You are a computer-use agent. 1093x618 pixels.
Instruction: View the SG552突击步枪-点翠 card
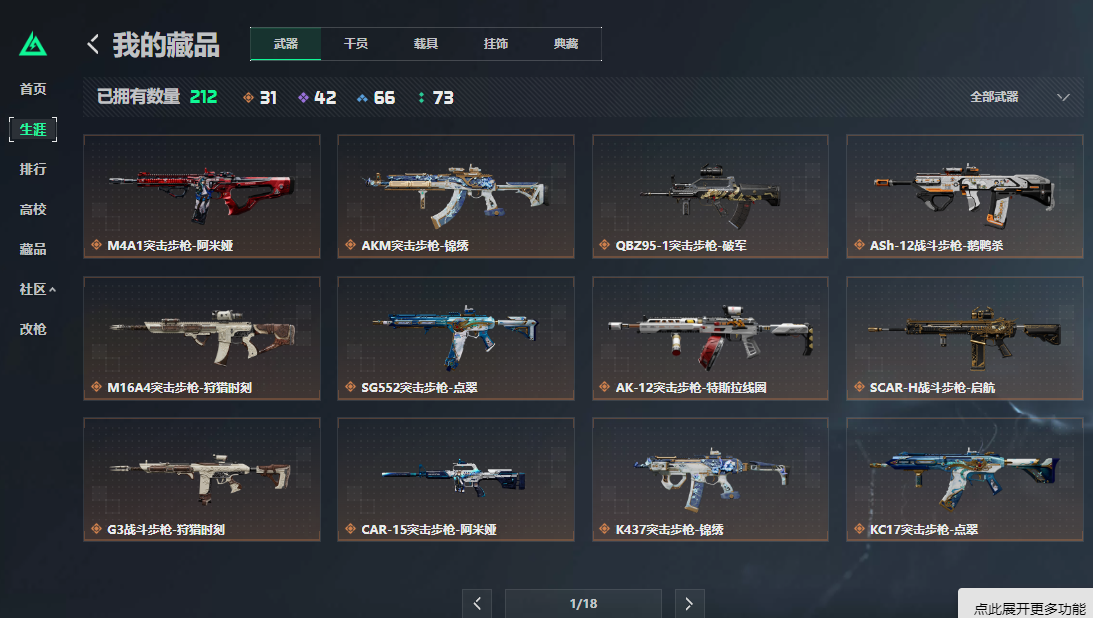[456, 338]
